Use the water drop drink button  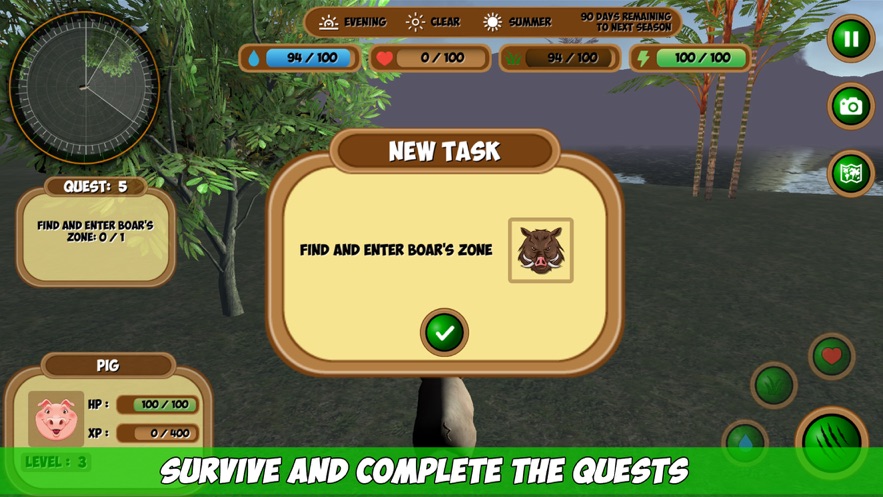point(745,443)
